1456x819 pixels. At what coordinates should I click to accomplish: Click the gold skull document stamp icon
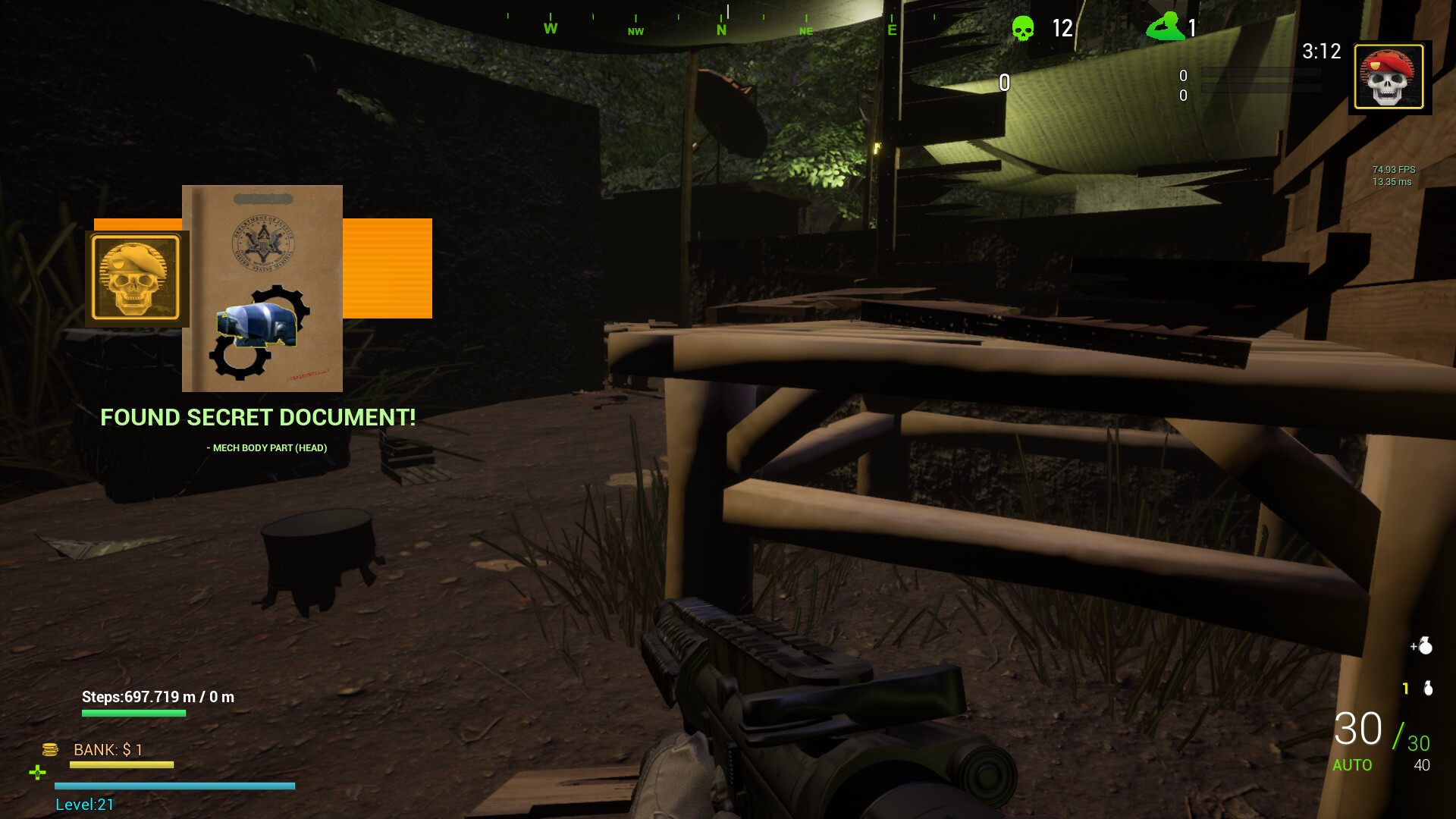click(135, 278)
